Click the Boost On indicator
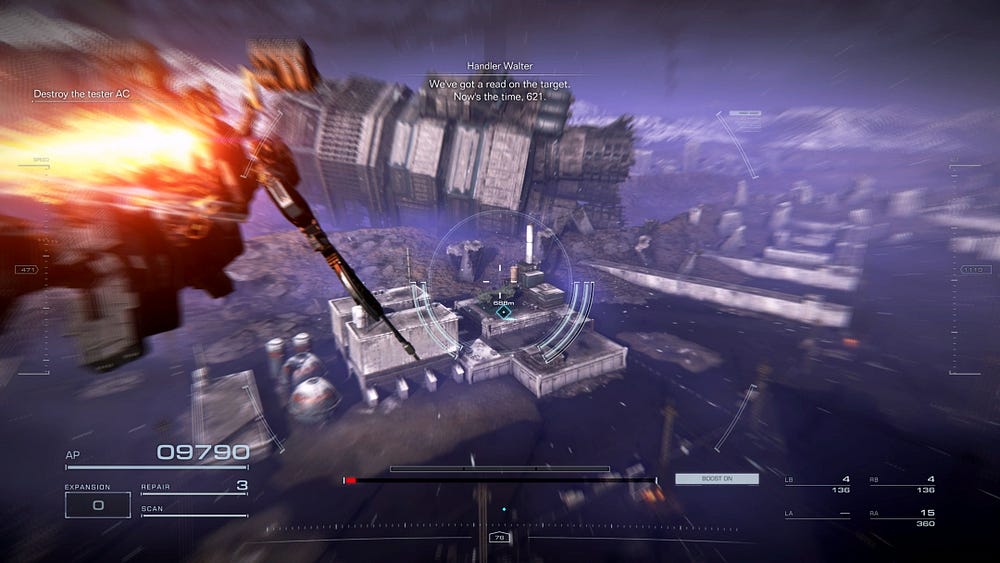The height and width of the screenshot is (563, 1000). click(x=716, y=479)
